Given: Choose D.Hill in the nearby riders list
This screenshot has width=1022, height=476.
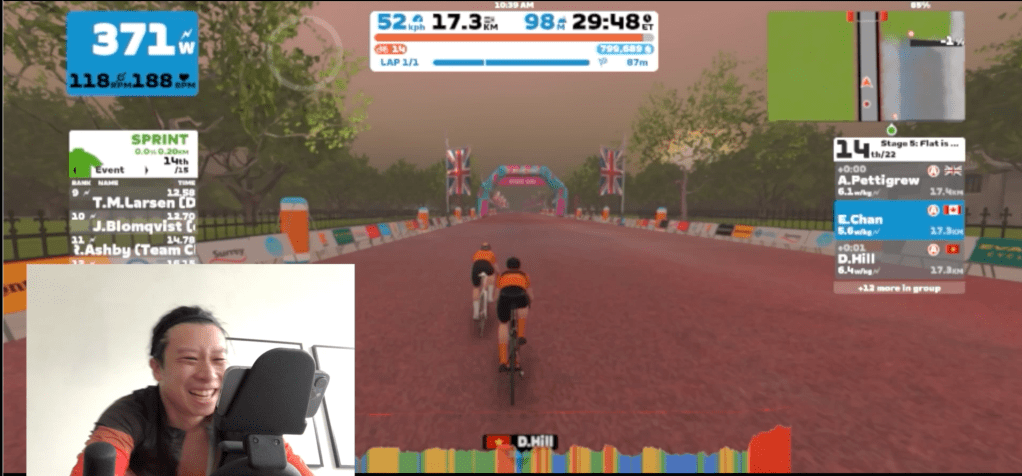Looking at the screenshot, I should (885, 263).
